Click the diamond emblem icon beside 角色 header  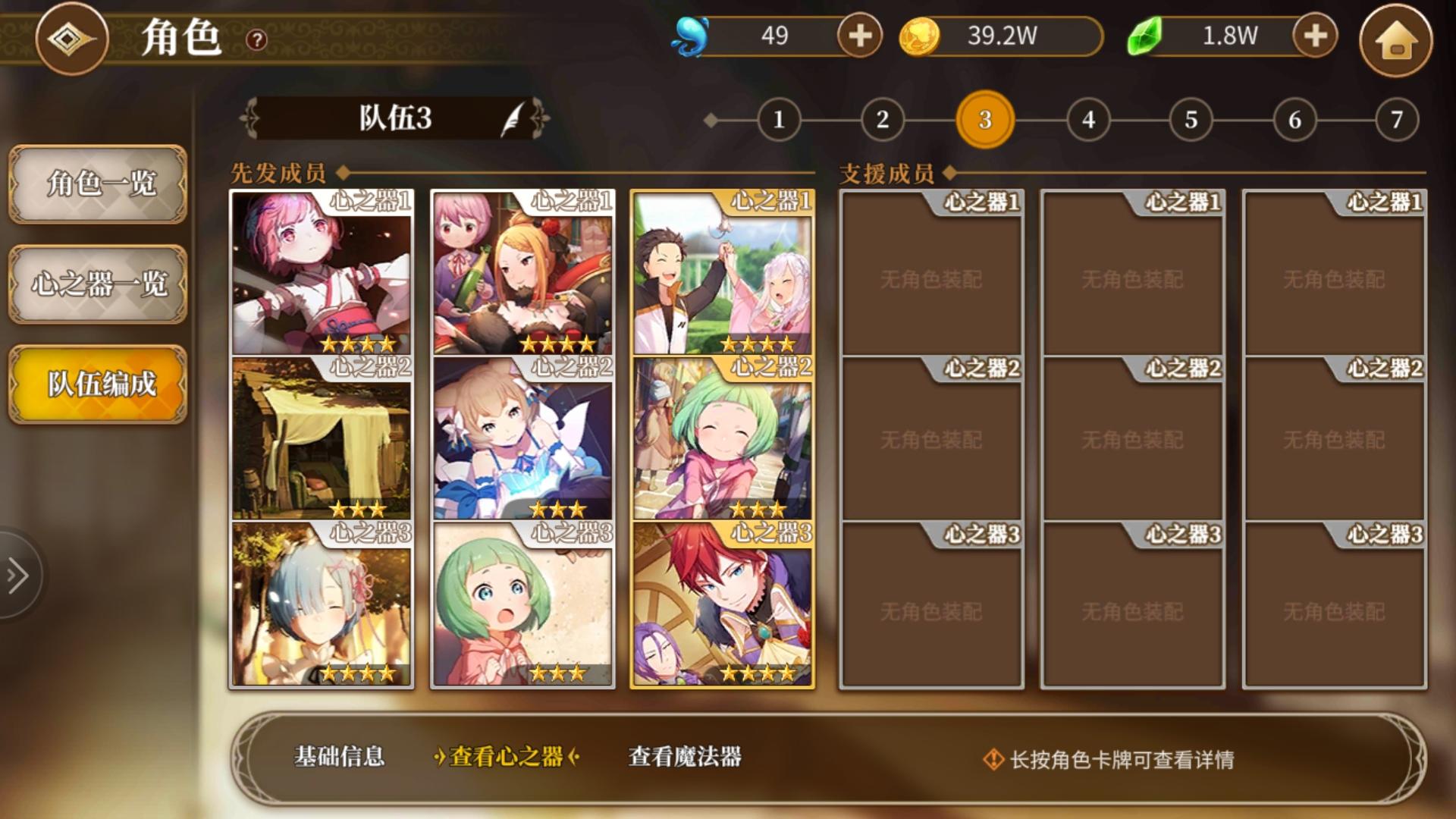[72, 39]
